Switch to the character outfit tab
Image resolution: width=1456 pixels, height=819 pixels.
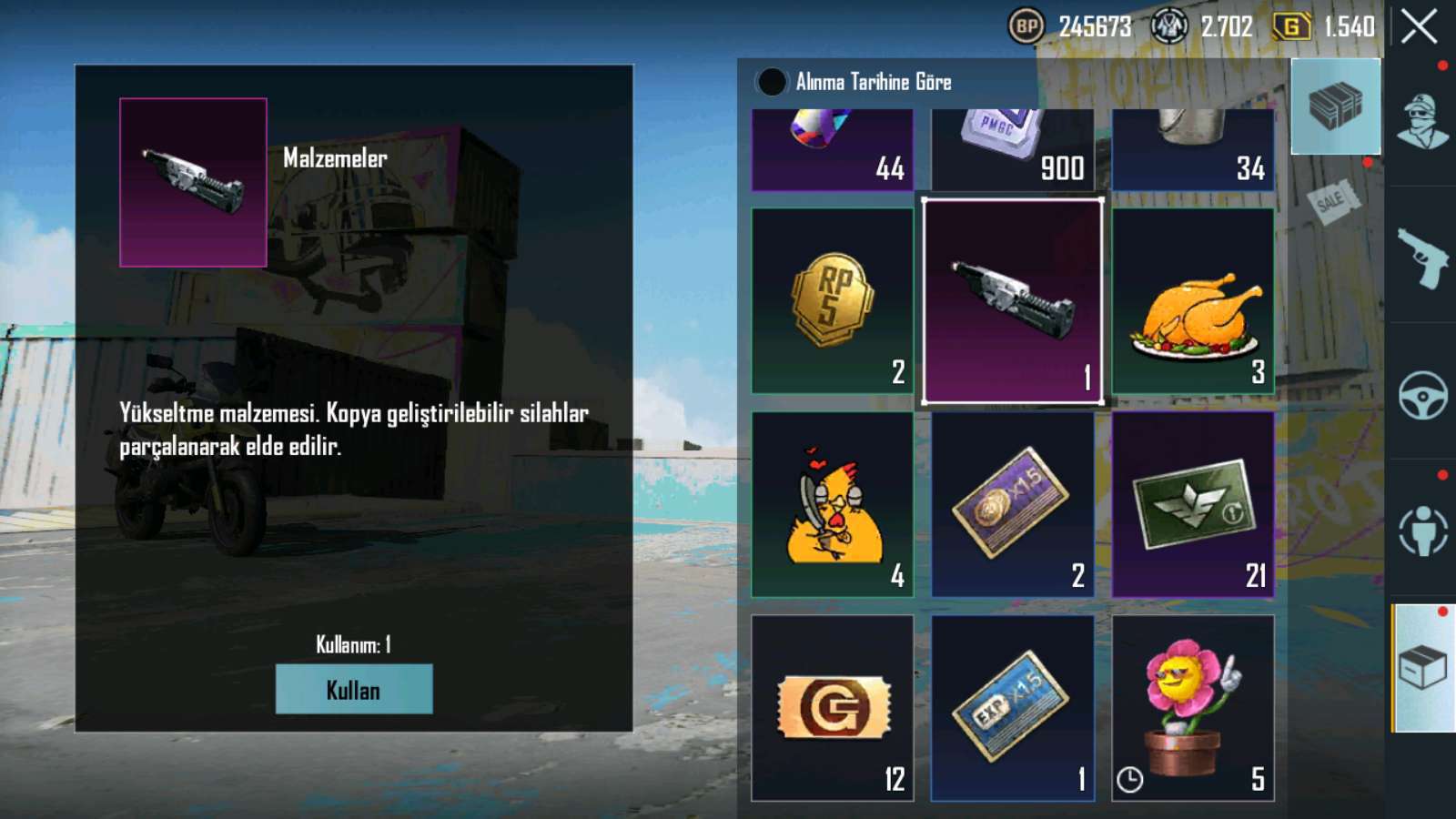tap(1422, 120)
